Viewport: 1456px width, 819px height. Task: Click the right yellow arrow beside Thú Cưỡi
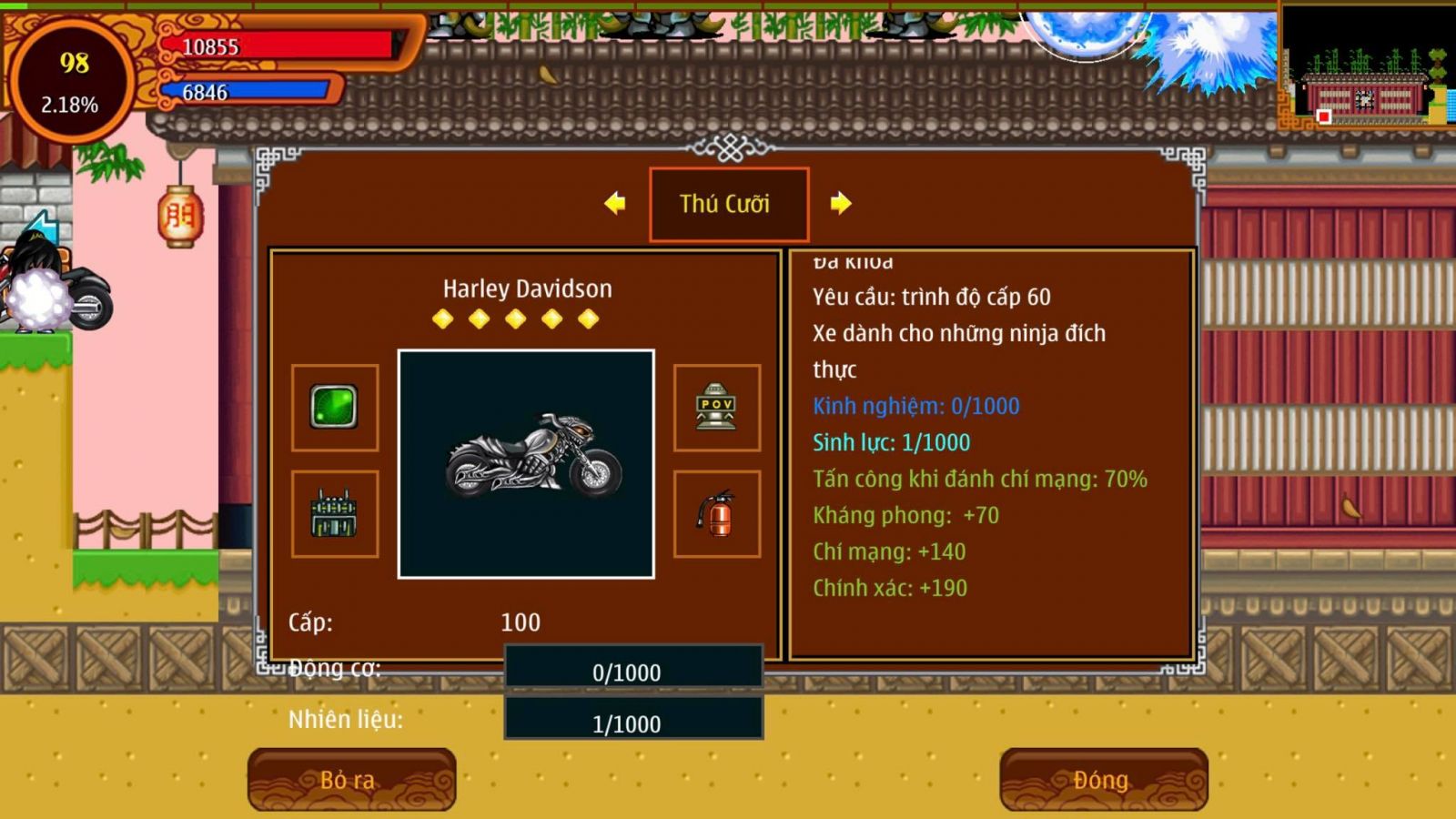tap(841, 203)
